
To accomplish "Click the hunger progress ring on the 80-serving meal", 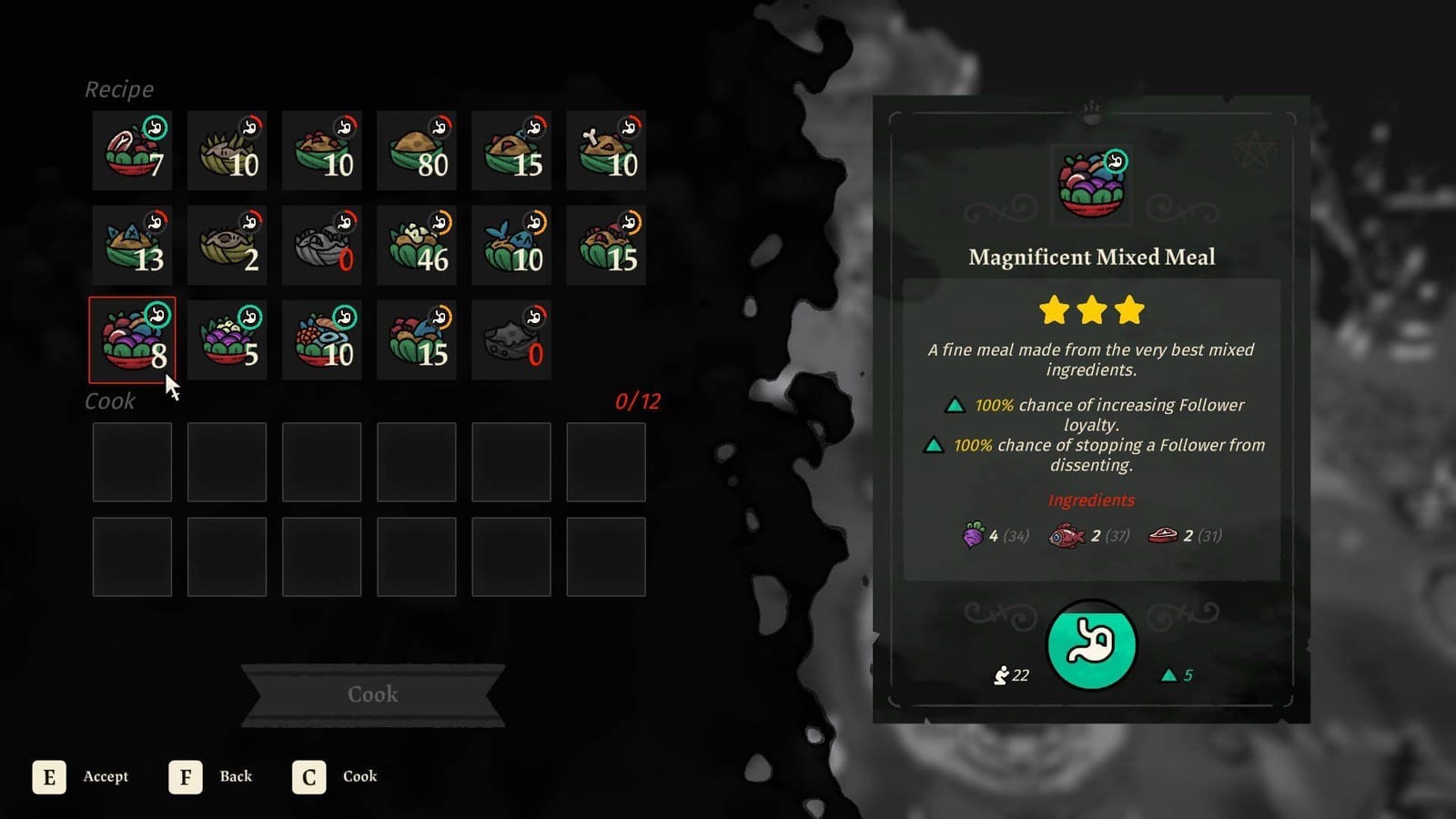I will [x=441, y=128].
